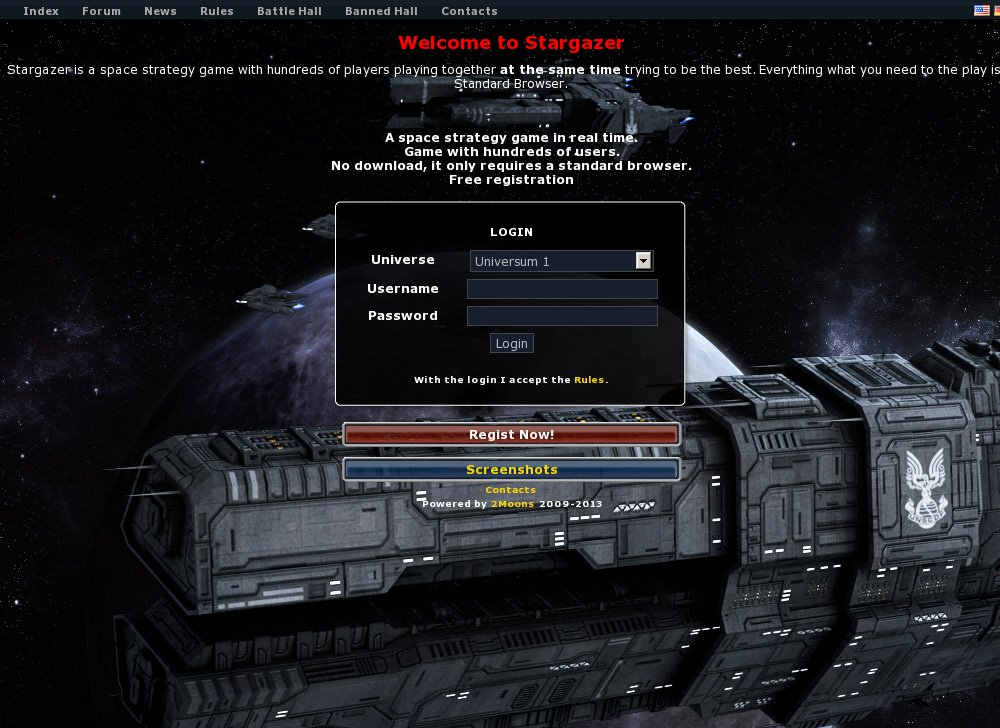Open the blue Screenshots button
The height and width of the screenshot is (728, 1000).
pyautogui.click(x=511, y=469)
